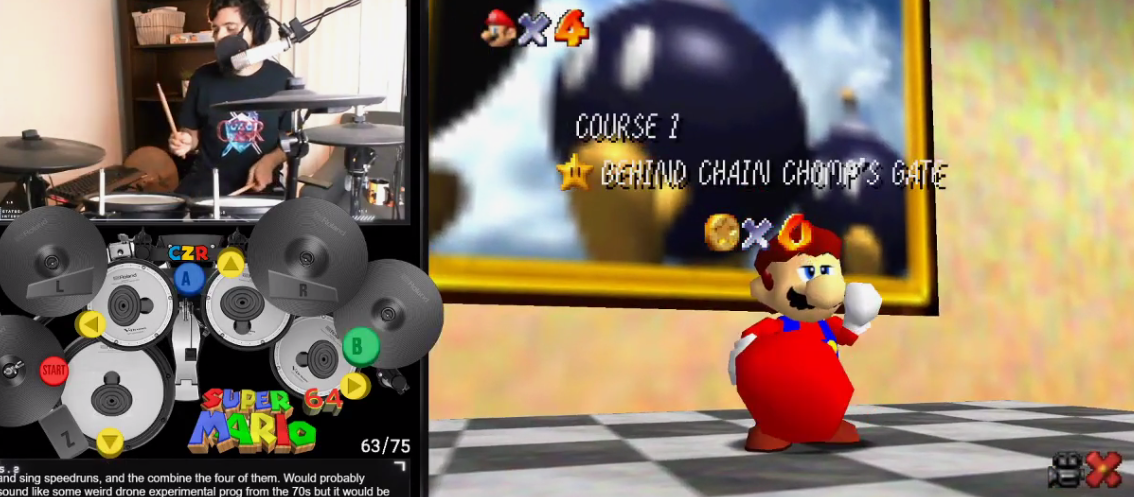This screenshot has height=497, width=1134.
Task: Click the Lakitu camera mode icon
Action: click(x=1065, y=470)
